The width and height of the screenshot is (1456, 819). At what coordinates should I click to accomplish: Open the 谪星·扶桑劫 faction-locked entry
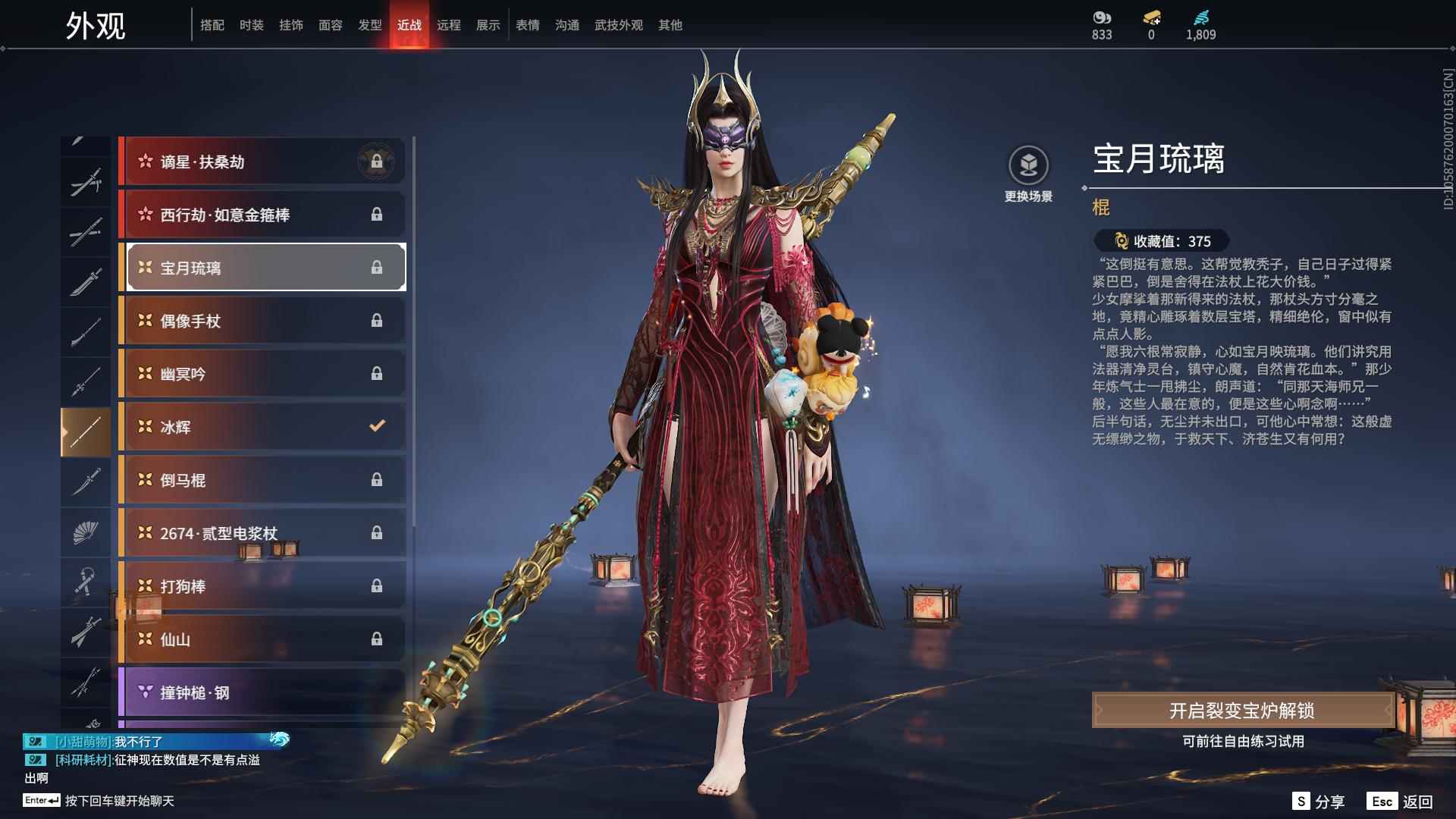(x=262, y=162)
